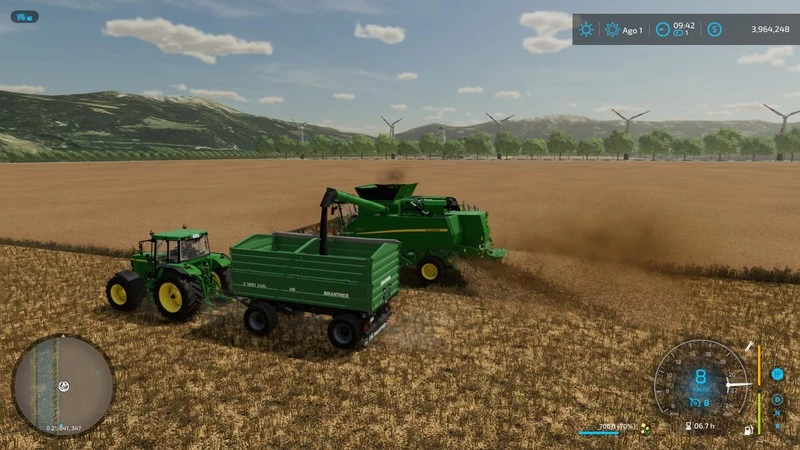Click the clock icon beside 09:42
This screenshot has width=800, height=450.
pyautogui.click(x=662, y=29)
